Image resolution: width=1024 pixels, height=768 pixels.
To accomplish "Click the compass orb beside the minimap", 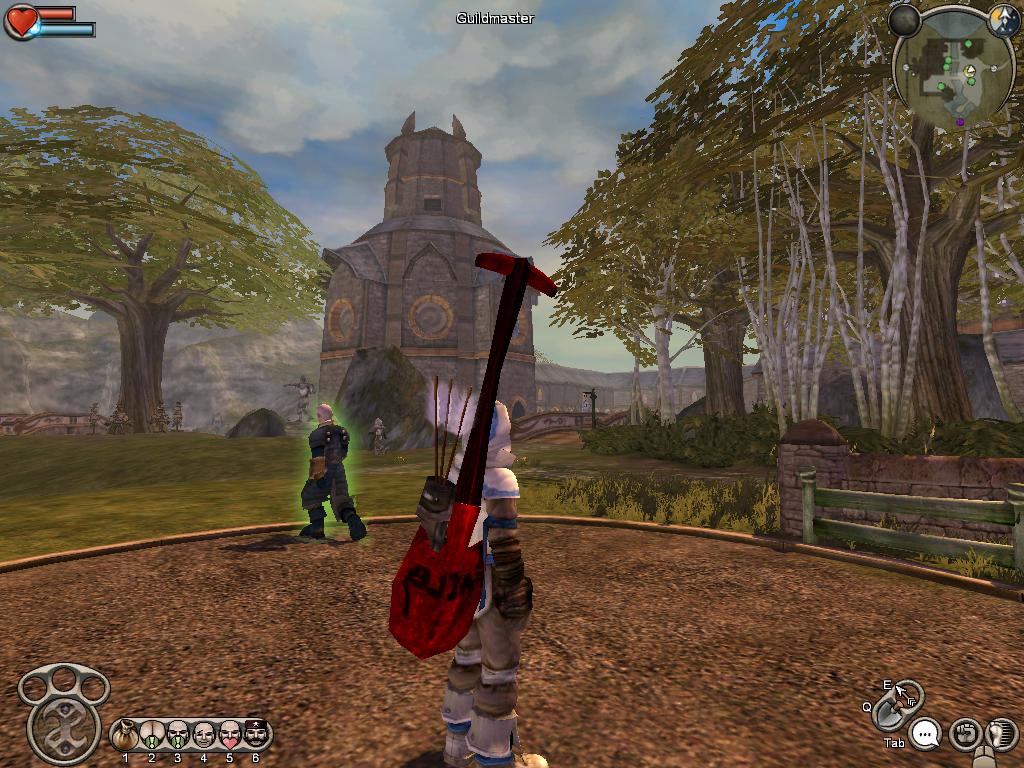I will click(1003, 20).
